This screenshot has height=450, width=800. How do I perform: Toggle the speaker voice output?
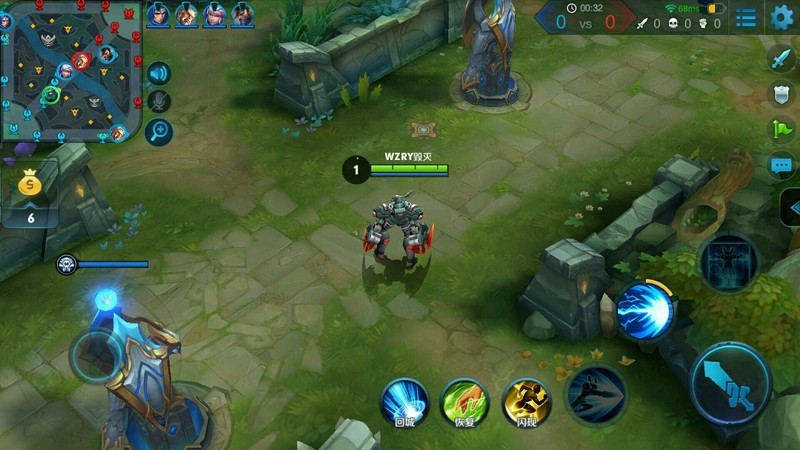coord(159,73)
